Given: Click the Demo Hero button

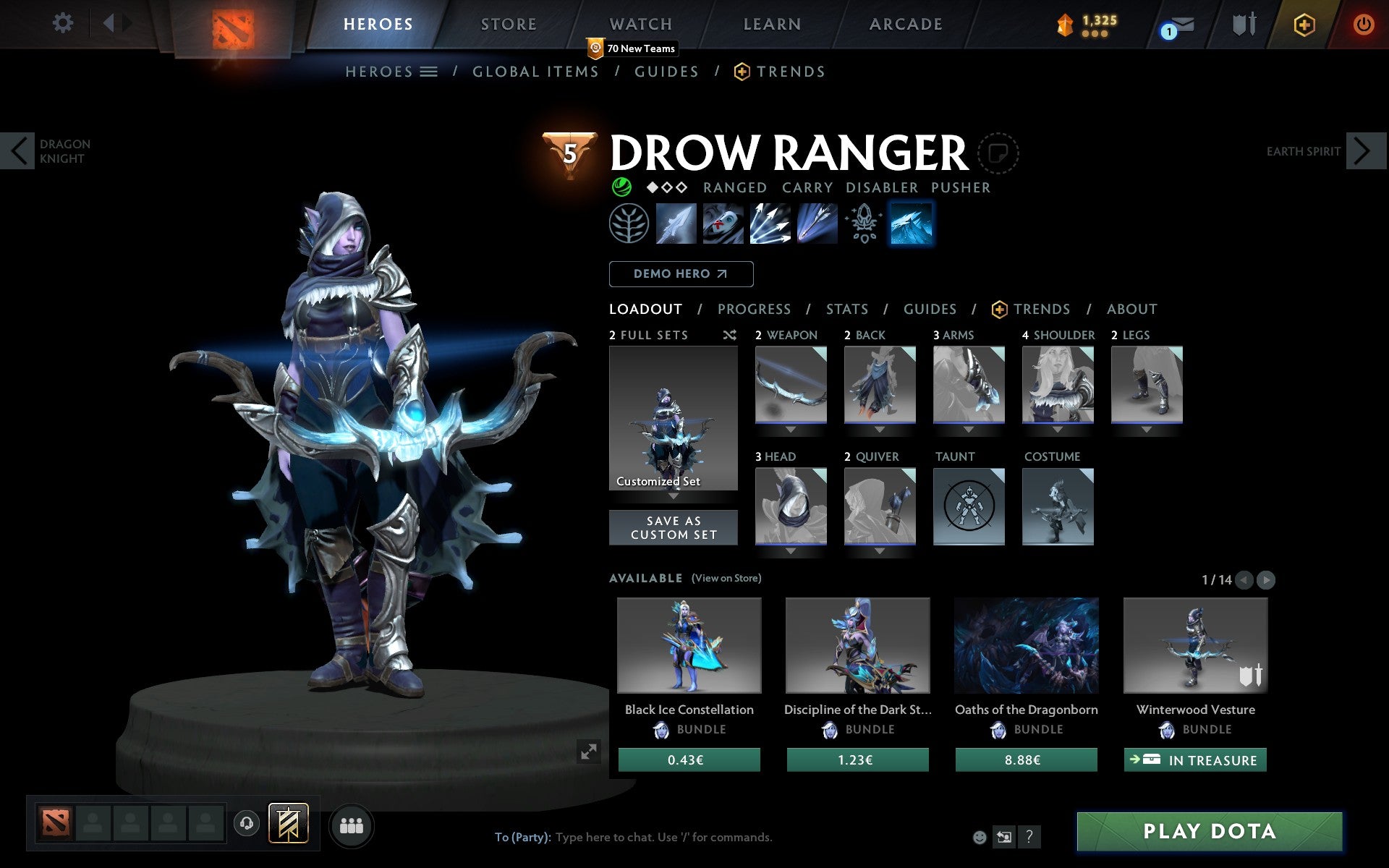Looking at the screenshot, I should pos(681,273).
